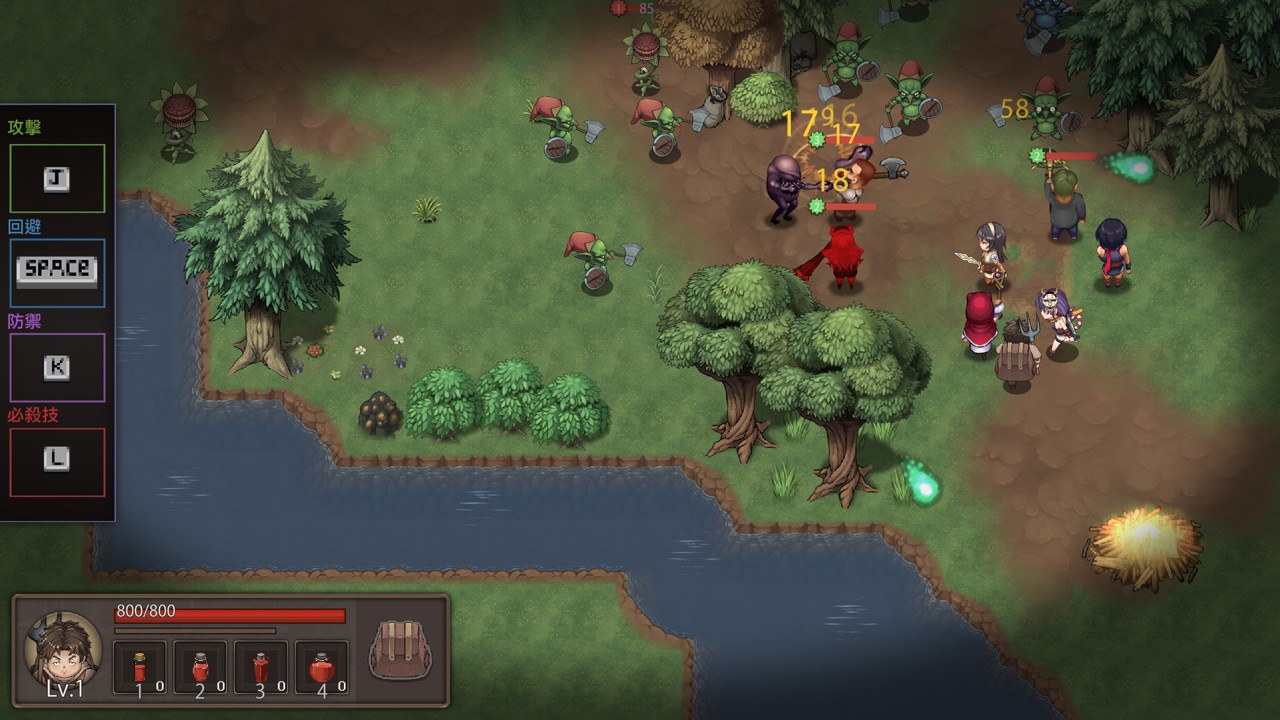The image size is (1280, 720).
Task: Use the large round potion in slot 4
Action: click(x=321, y=667)
